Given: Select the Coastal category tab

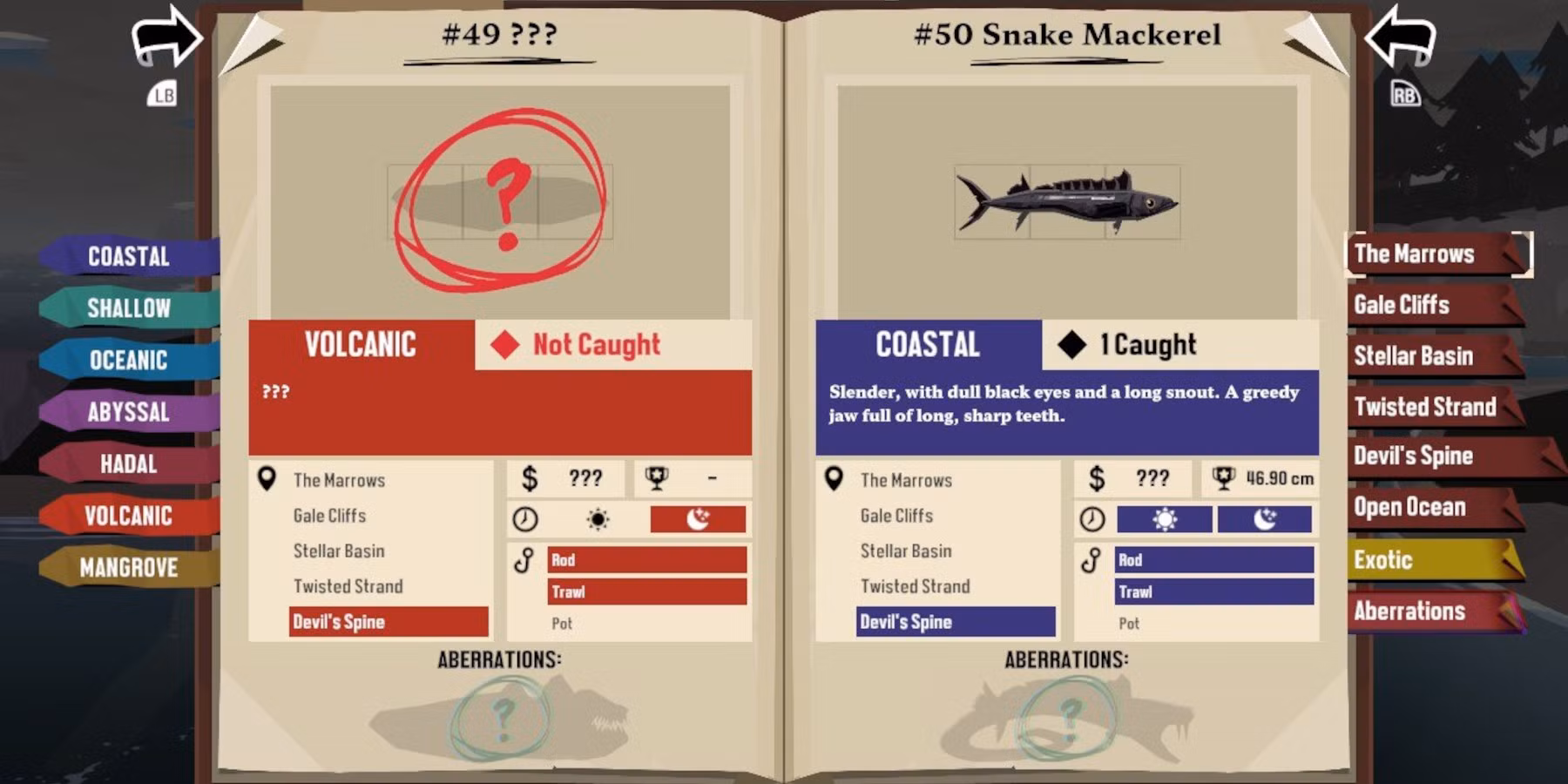Looking at the screenshot, I should coord(127,255).
